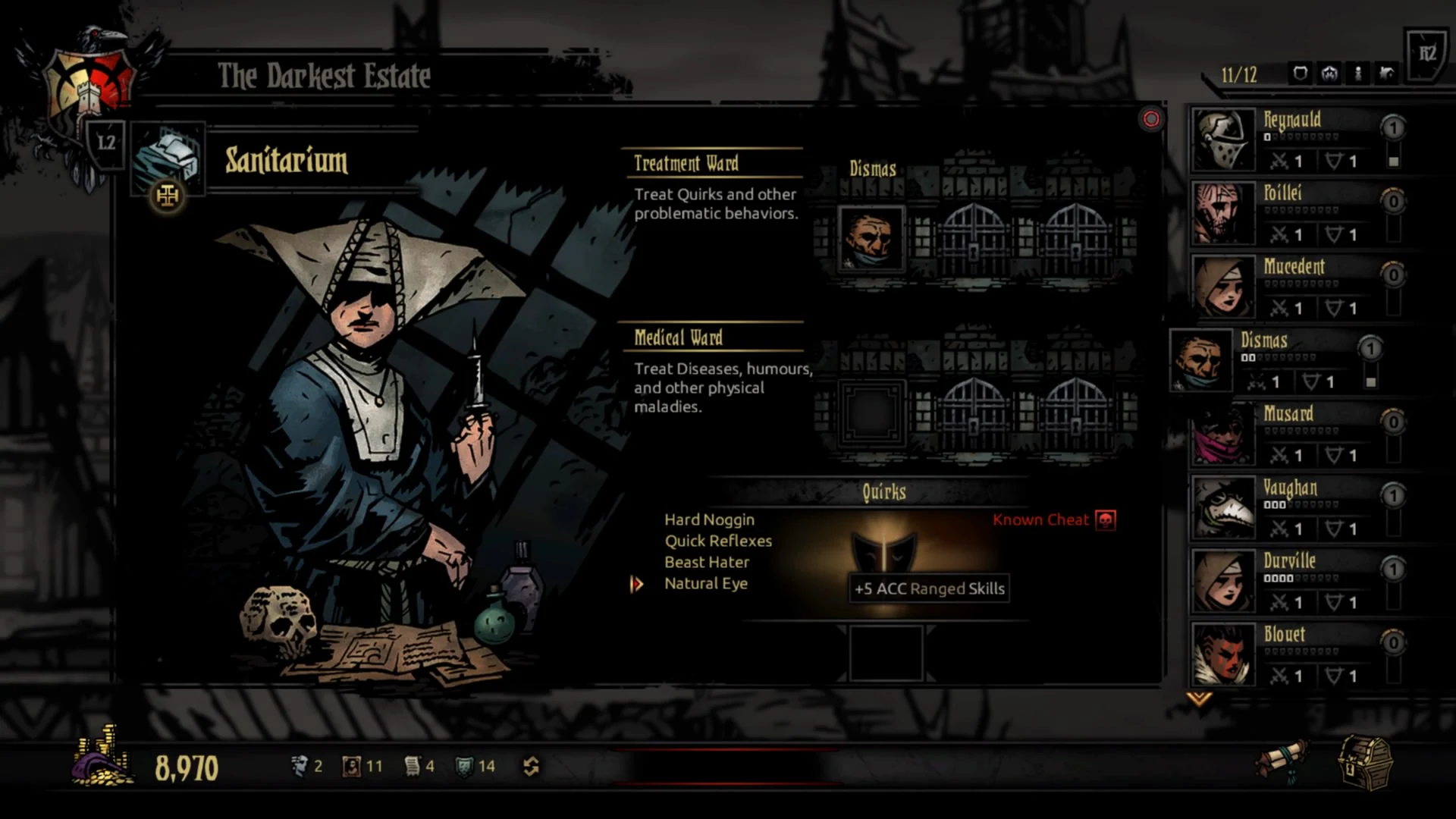Click Reynauld's experience progress bar
This screenshot has height=819, width=1456.
pyautogui.click(x=1301, y=136)
